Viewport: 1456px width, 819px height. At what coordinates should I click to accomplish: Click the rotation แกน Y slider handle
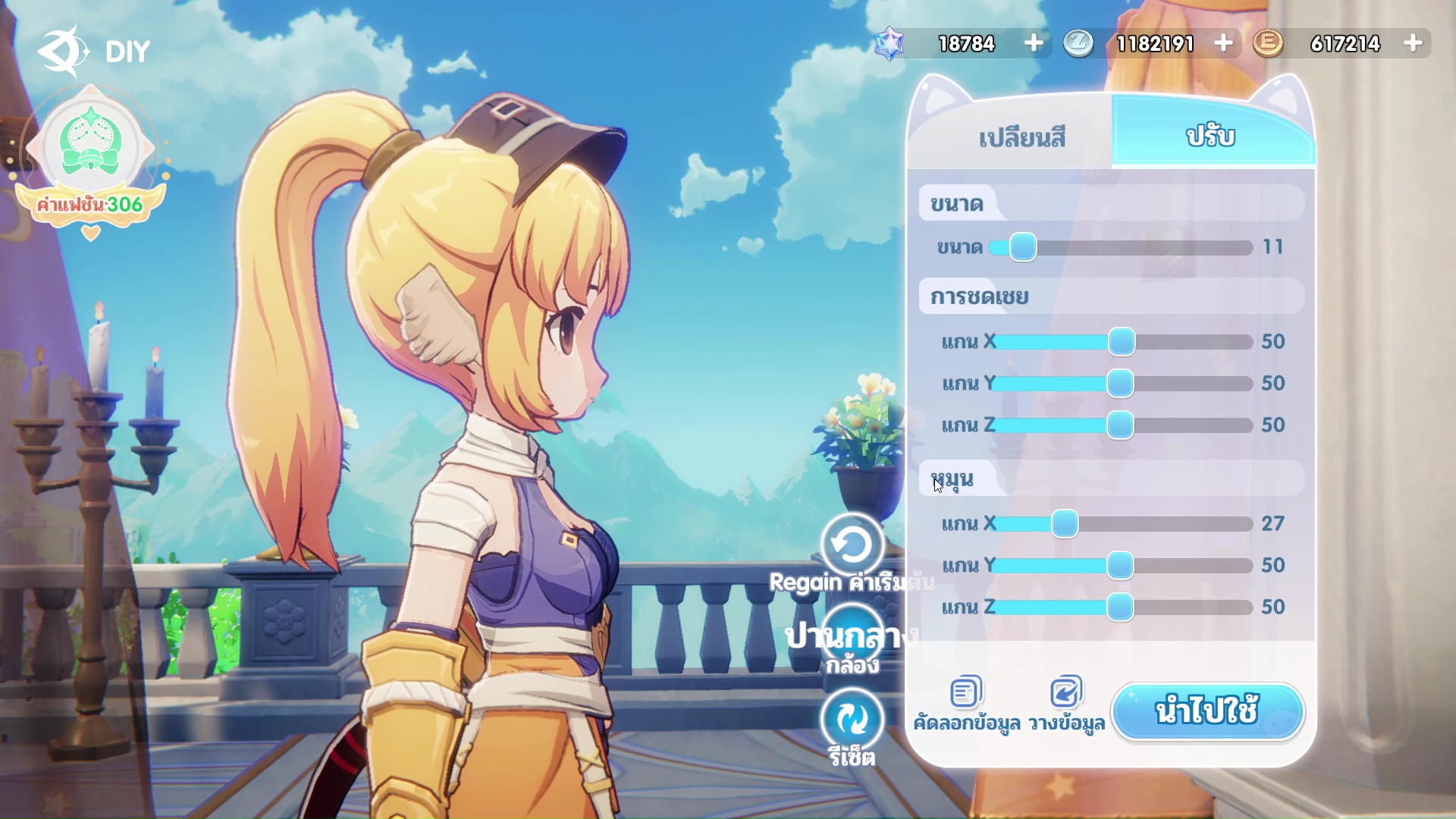coord(1120,566)
